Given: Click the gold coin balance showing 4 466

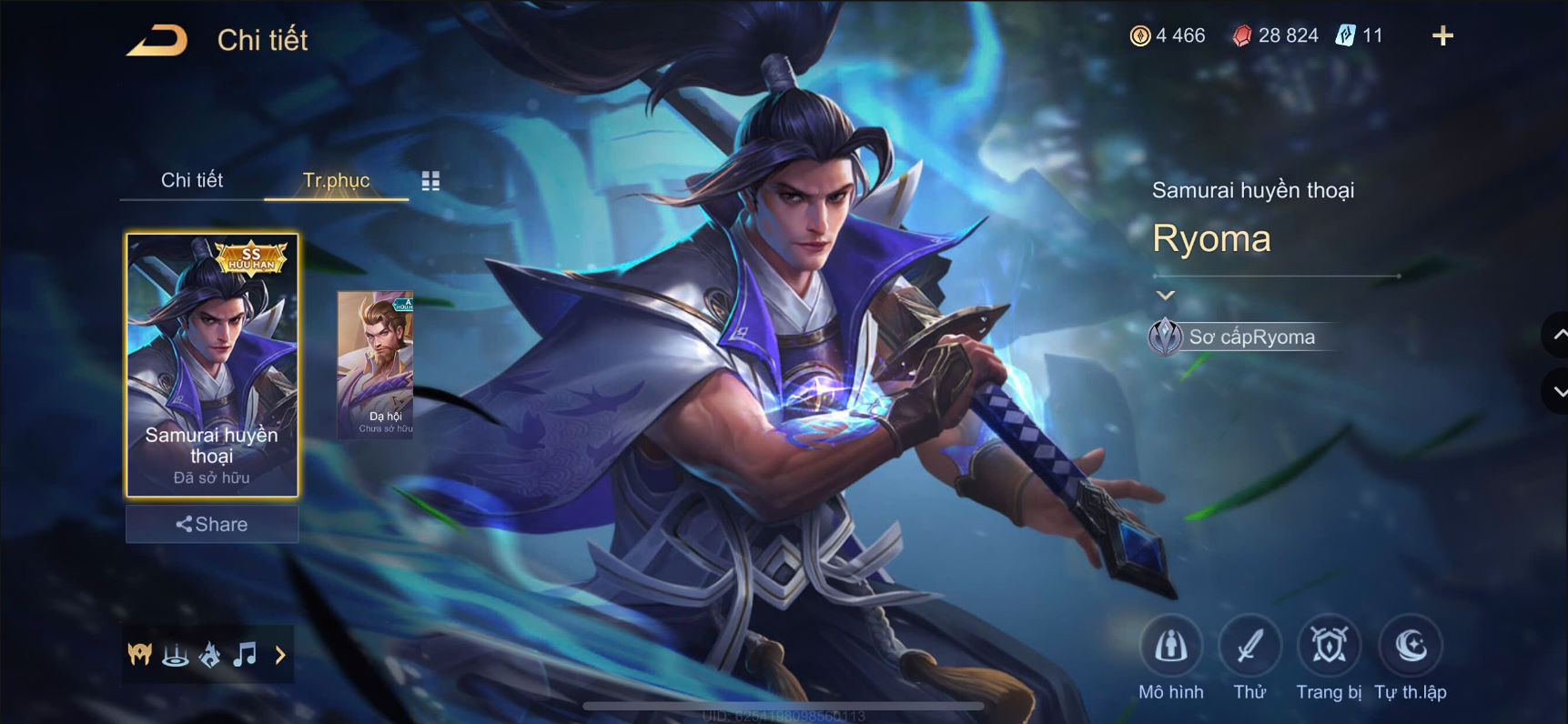Looking at the screenshot, I should [1168, 36].
